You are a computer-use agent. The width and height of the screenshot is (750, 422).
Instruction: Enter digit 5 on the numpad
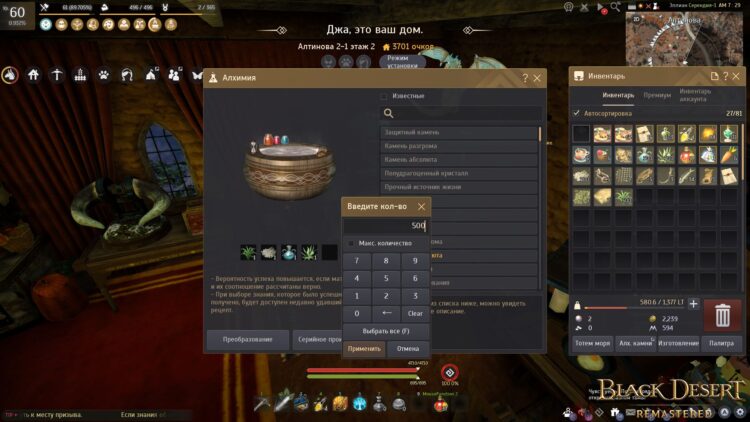click(x=386, y=278)
